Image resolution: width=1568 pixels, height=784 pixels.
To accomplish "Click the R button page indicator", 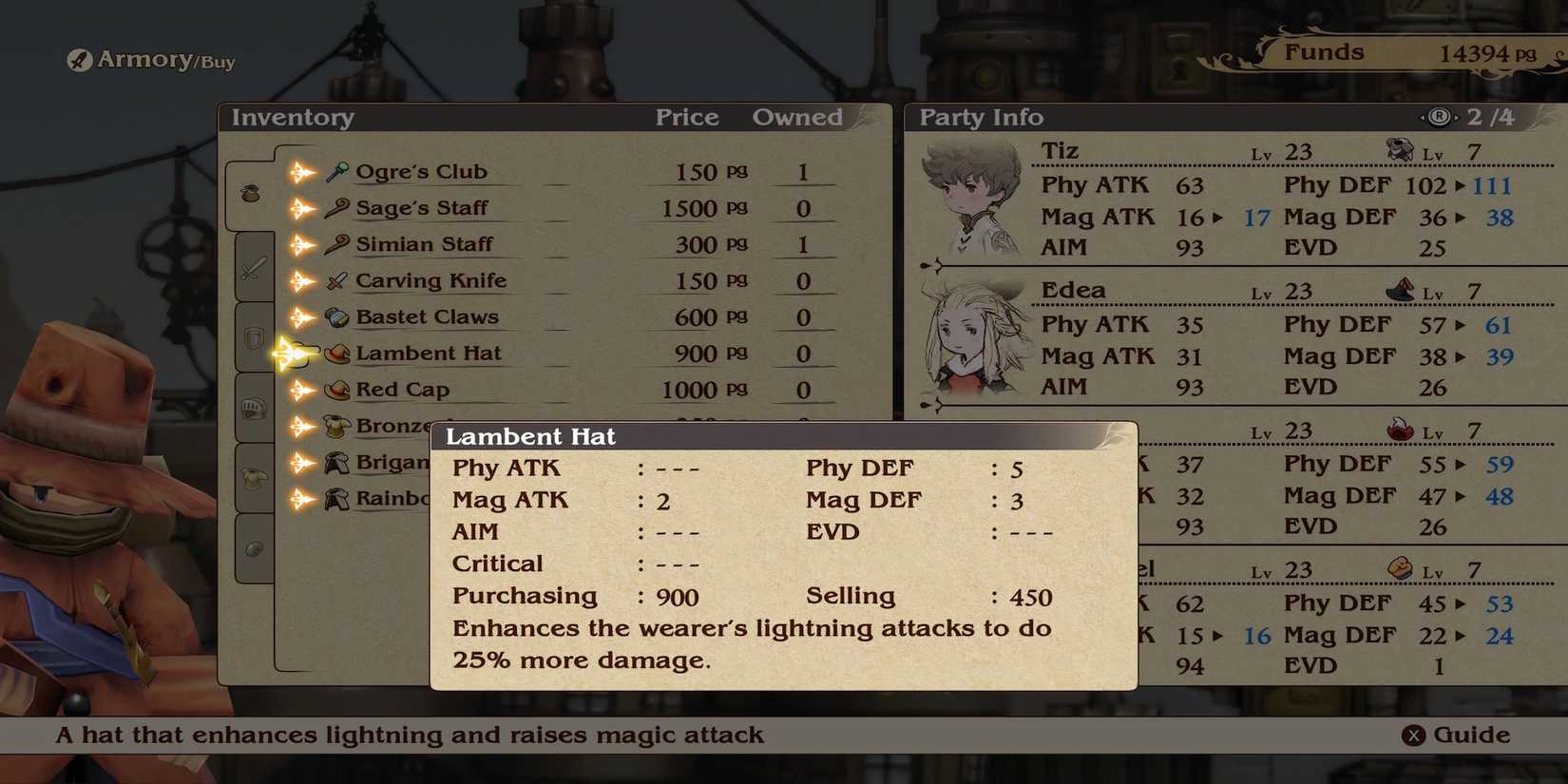I will pyautogui.click(x=1438, y=117).
